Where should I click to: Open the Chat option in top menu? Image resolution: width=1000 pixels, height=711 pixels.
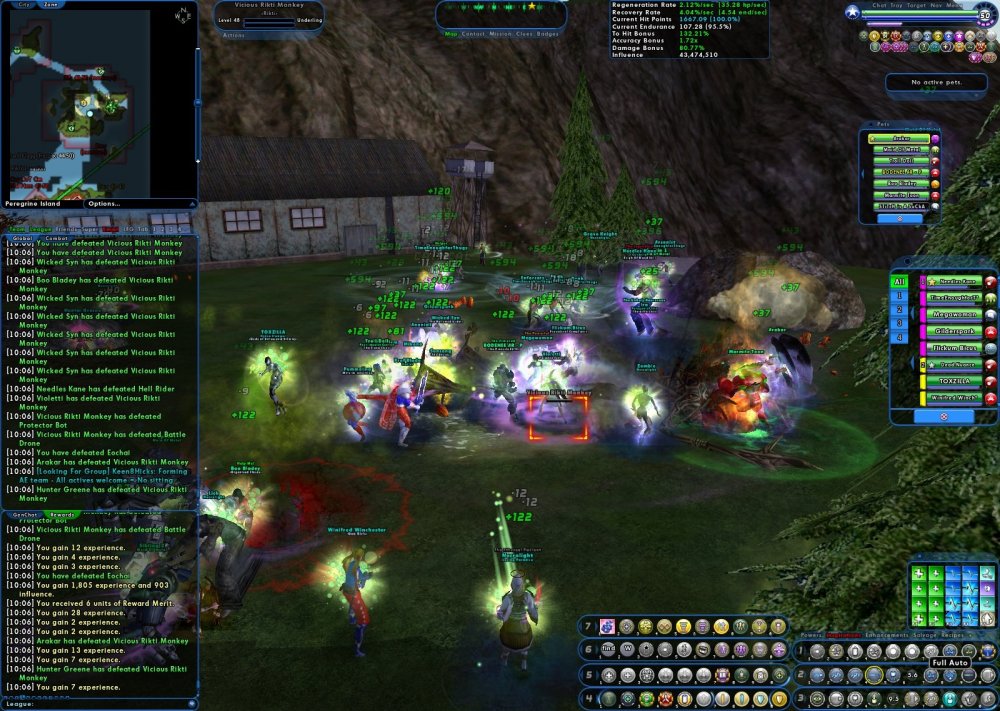880,5
